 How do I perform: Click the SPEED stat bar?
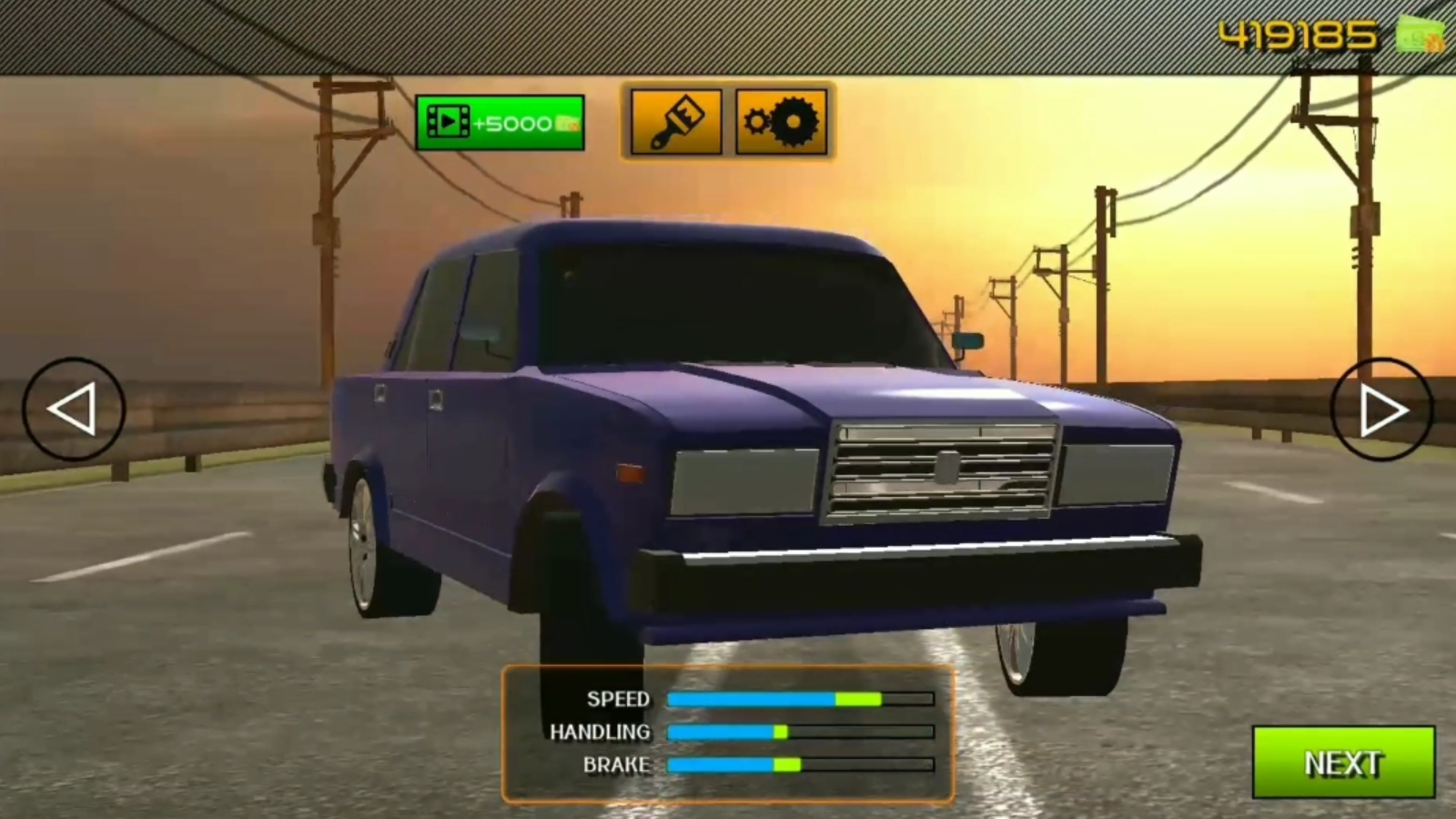point(798,700)
